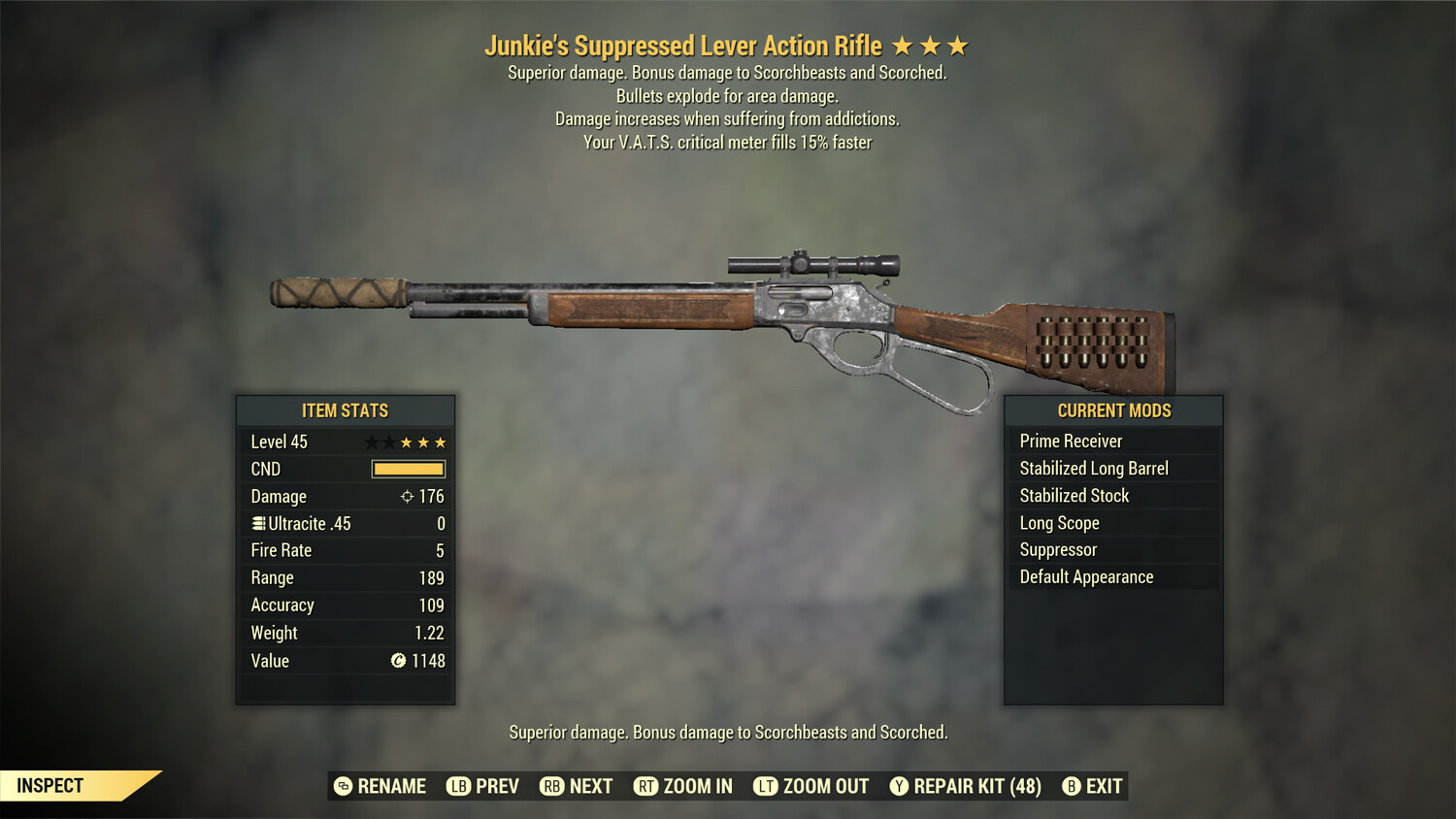Click the crosshair icon beside Damage
The image size is (1456, 819).
click(407, 496)
